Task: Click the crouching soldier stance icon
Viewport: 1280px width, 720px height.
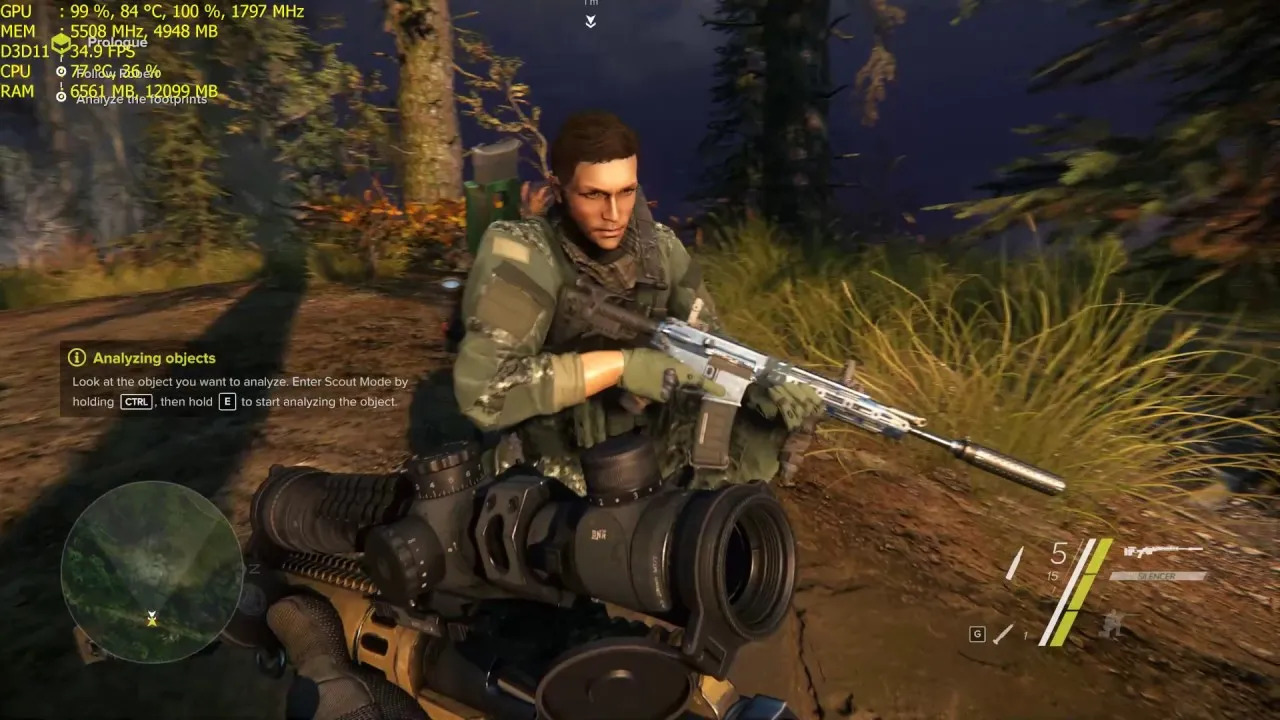Action: [1110, 627]
